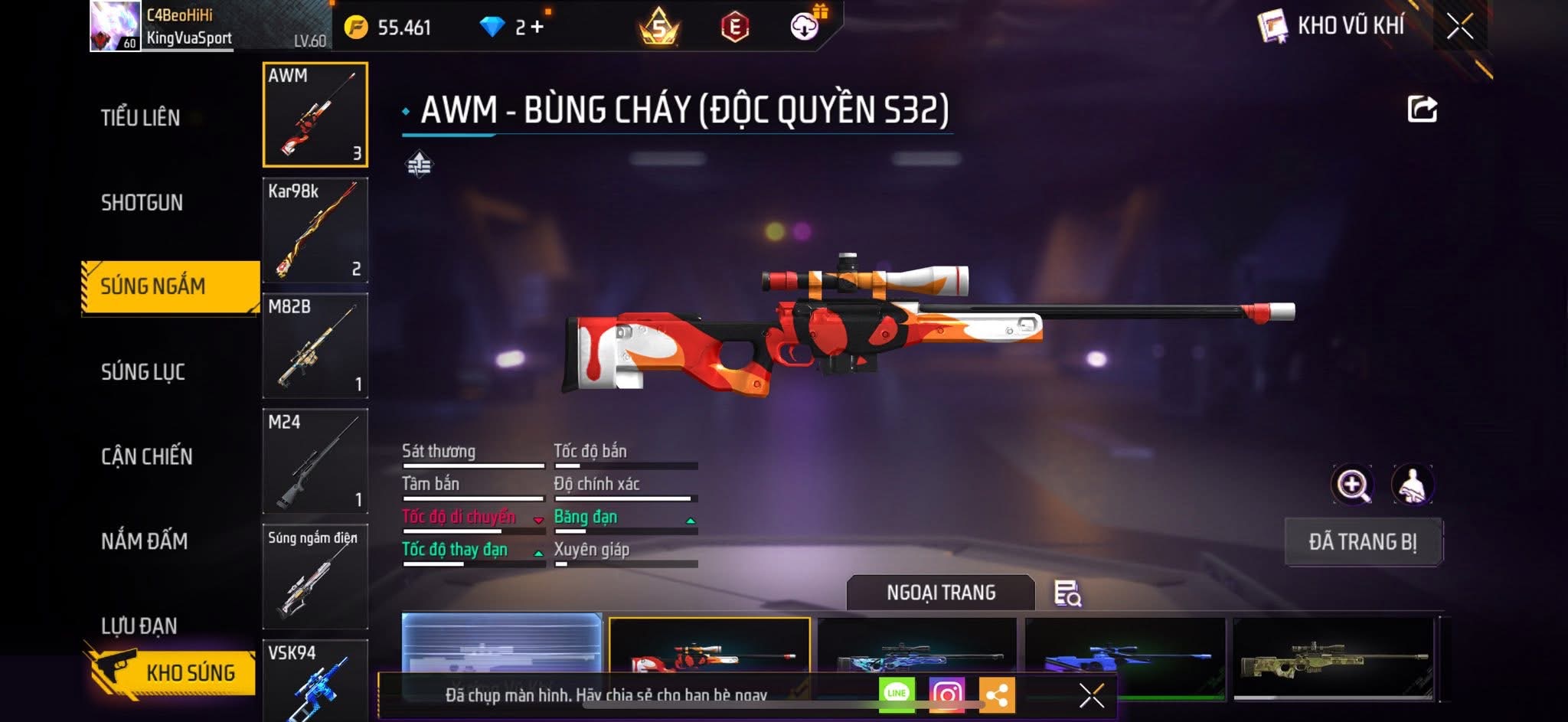1568x722 pixels.
Task: Choose the M24 weapon tile
Action: 315,461
